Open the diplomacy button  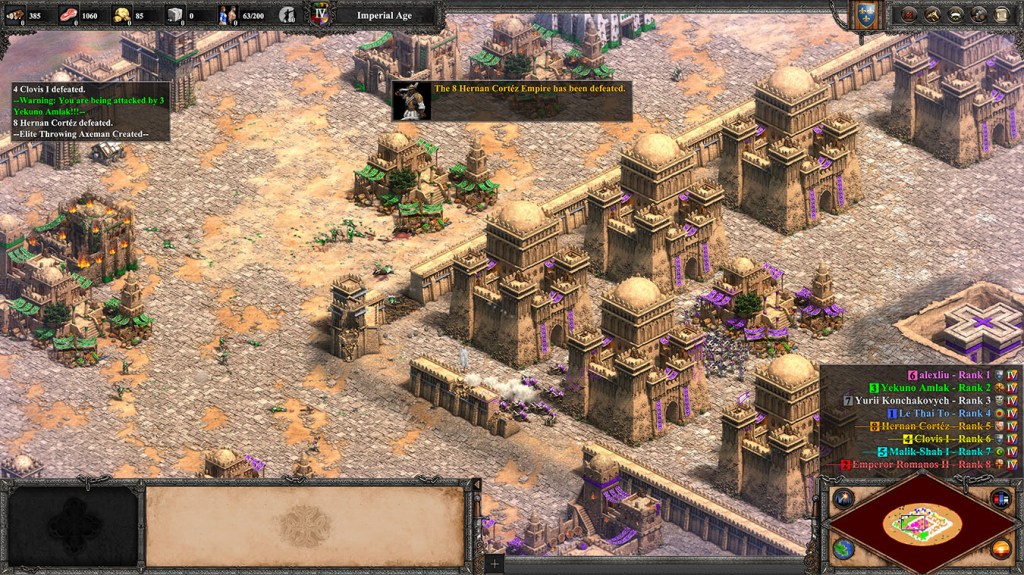[977, 14]
